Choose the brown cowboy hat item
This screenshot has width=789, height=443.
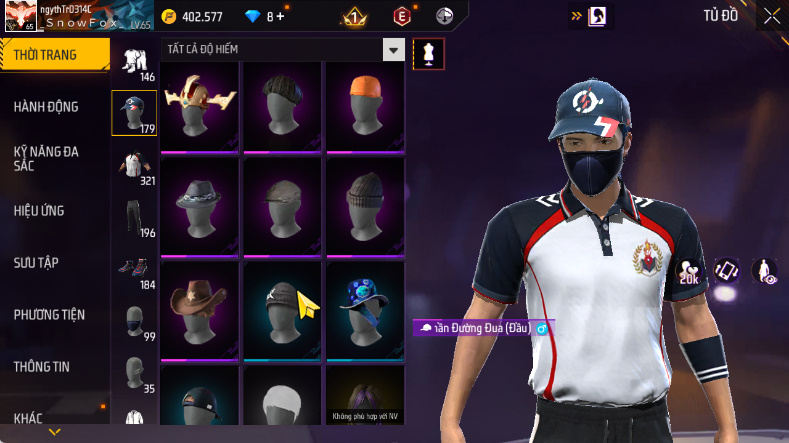click(200, 307)
